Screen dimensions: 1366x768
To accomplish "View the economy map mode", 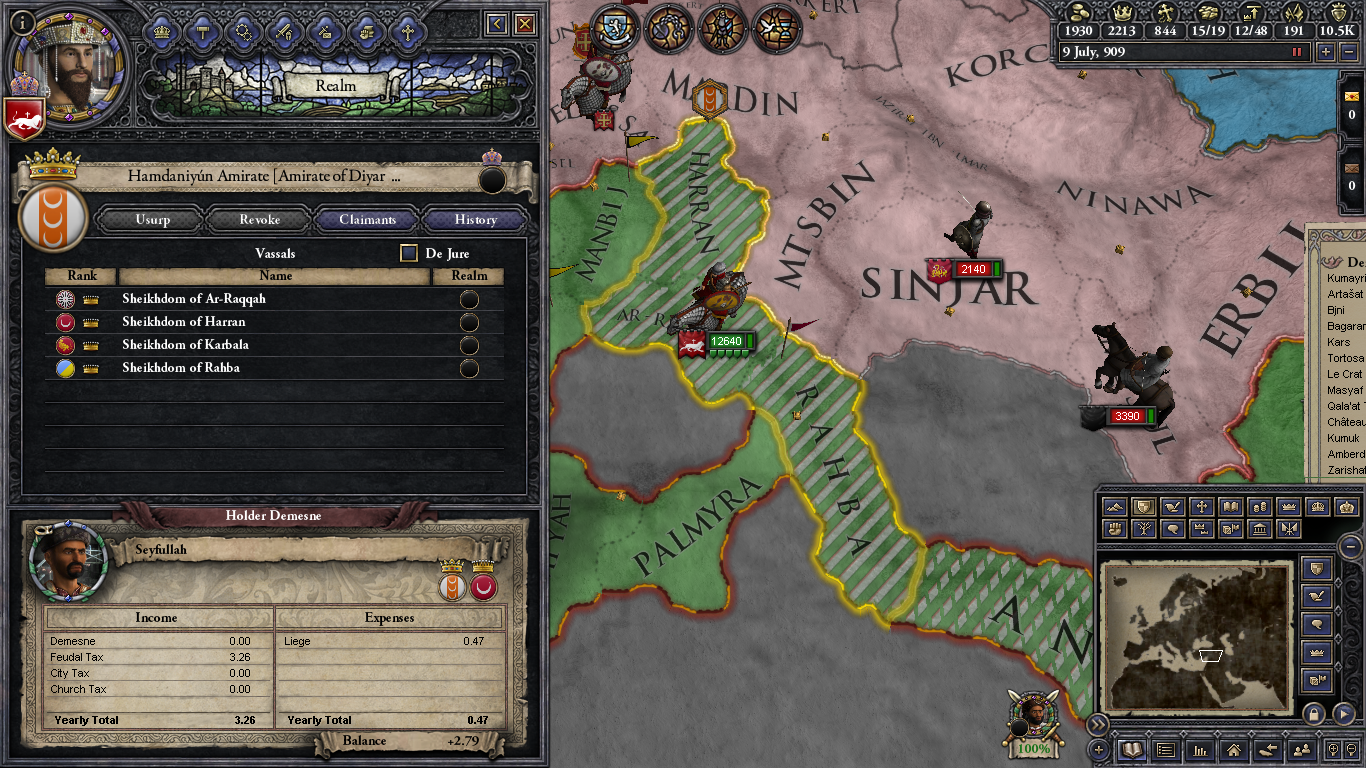I will pyautogui.click(x=1261, y=507).
